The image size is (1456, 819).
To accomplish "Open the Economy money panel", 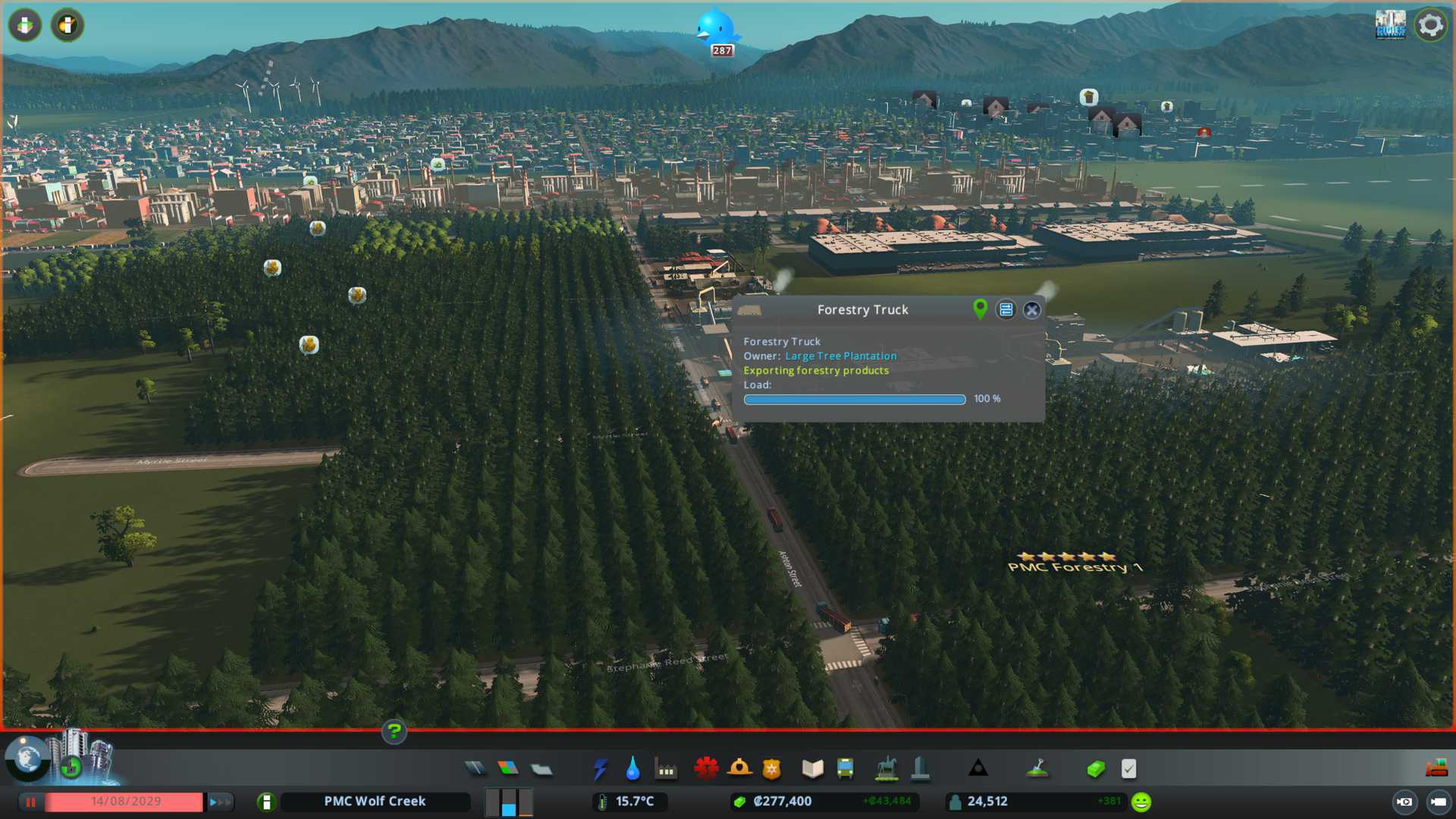I will (1096, 769).
